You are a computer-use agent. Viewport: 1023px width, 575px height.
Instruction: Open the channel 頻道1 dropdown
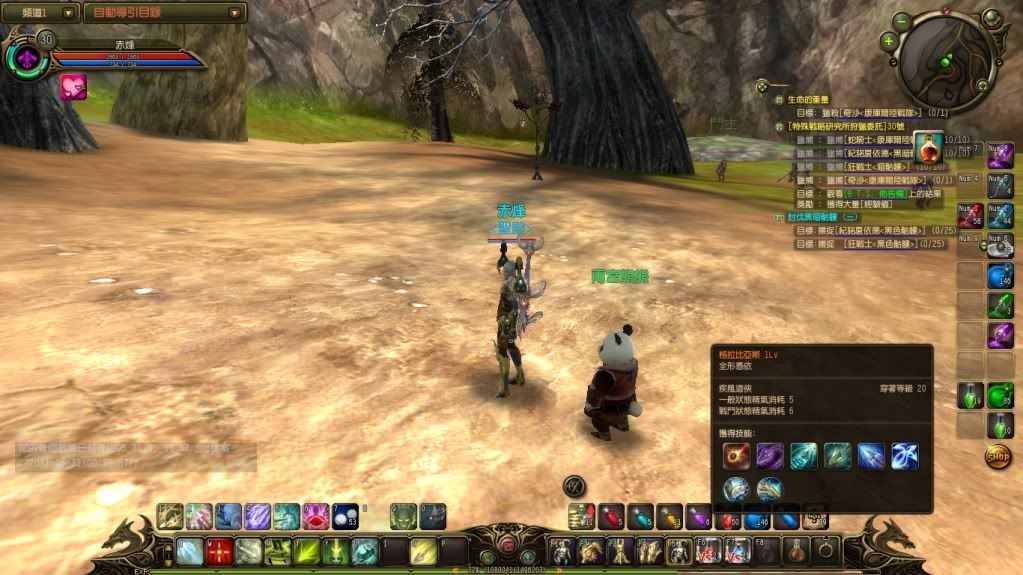click(x=40, y=13)
